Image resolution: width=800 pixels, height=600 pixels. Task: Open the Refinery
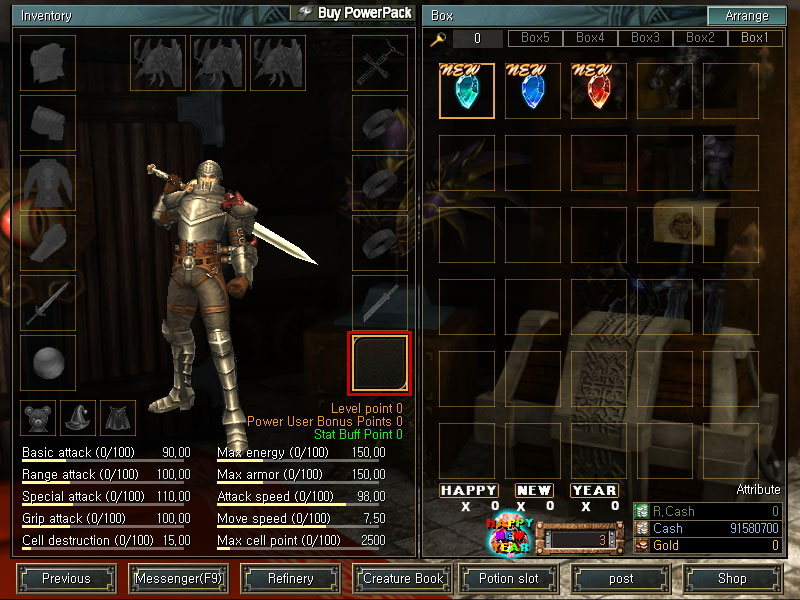point(290,578)
